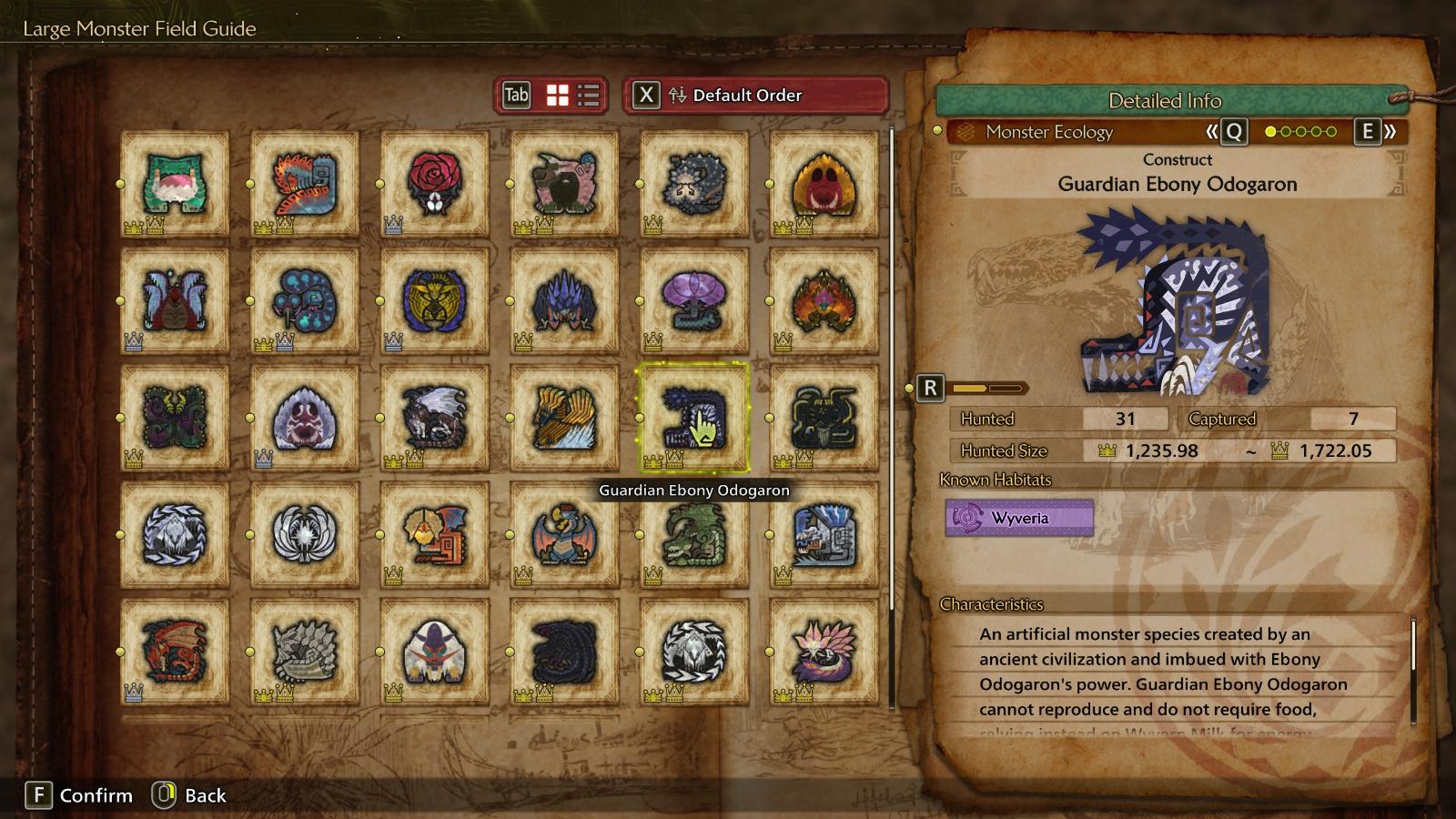This screenshot has height=819, width=1456.
Task: Open the golden striped Rey Dau entry
Action: click(564, 418)
